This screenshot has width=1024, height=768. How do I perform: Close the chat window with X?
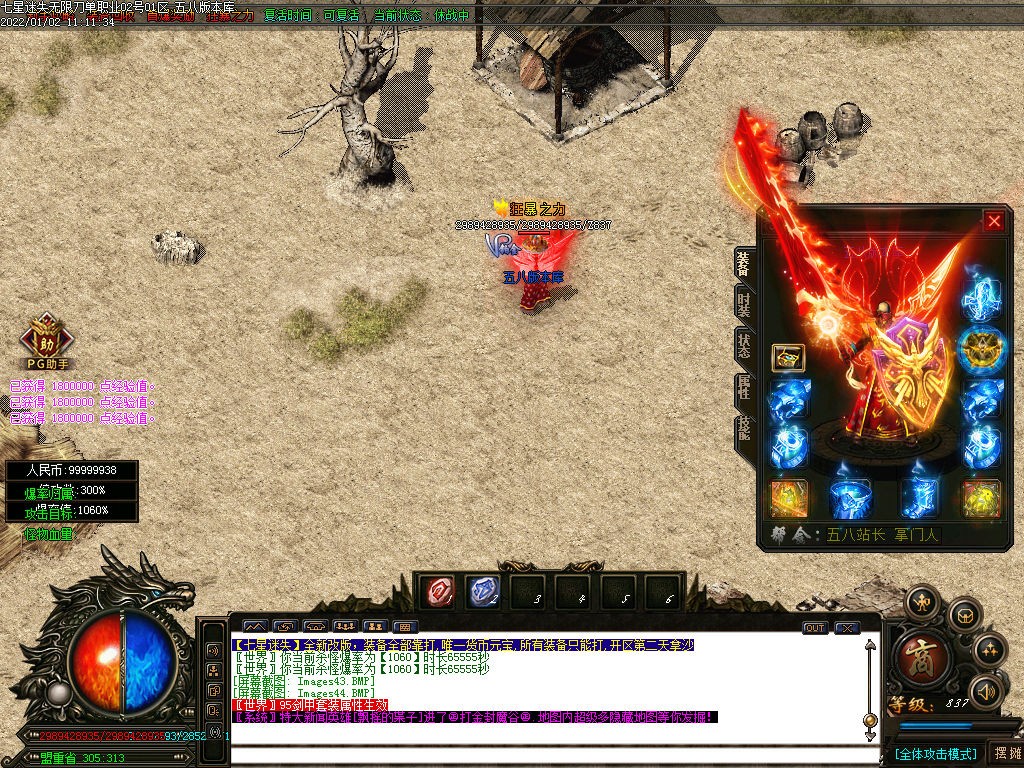(x=847, y=628)
